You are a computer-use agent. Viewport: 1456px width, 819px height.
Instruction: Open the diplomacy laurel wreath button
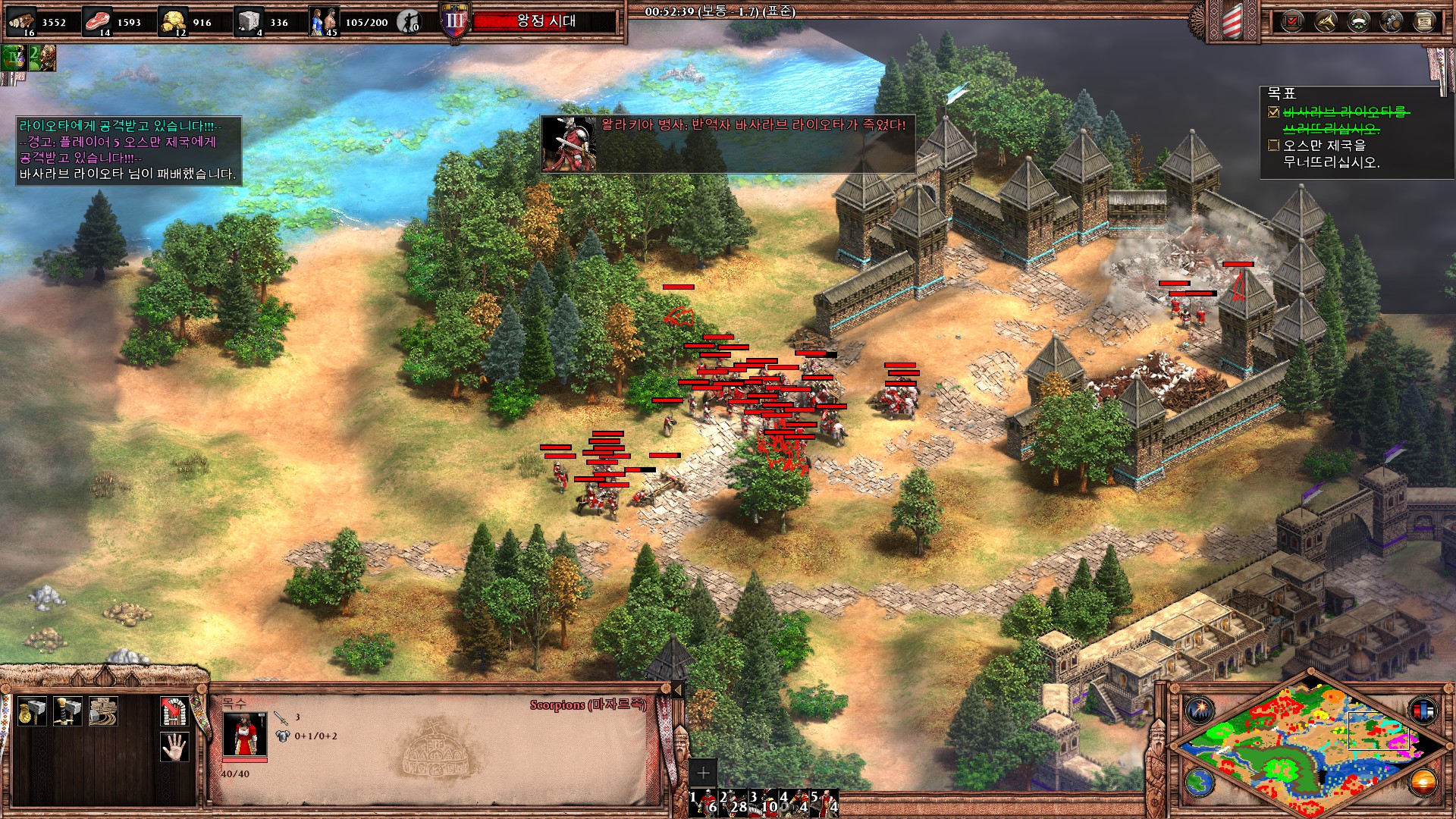pyautogui.click(x=1358, y=21)
